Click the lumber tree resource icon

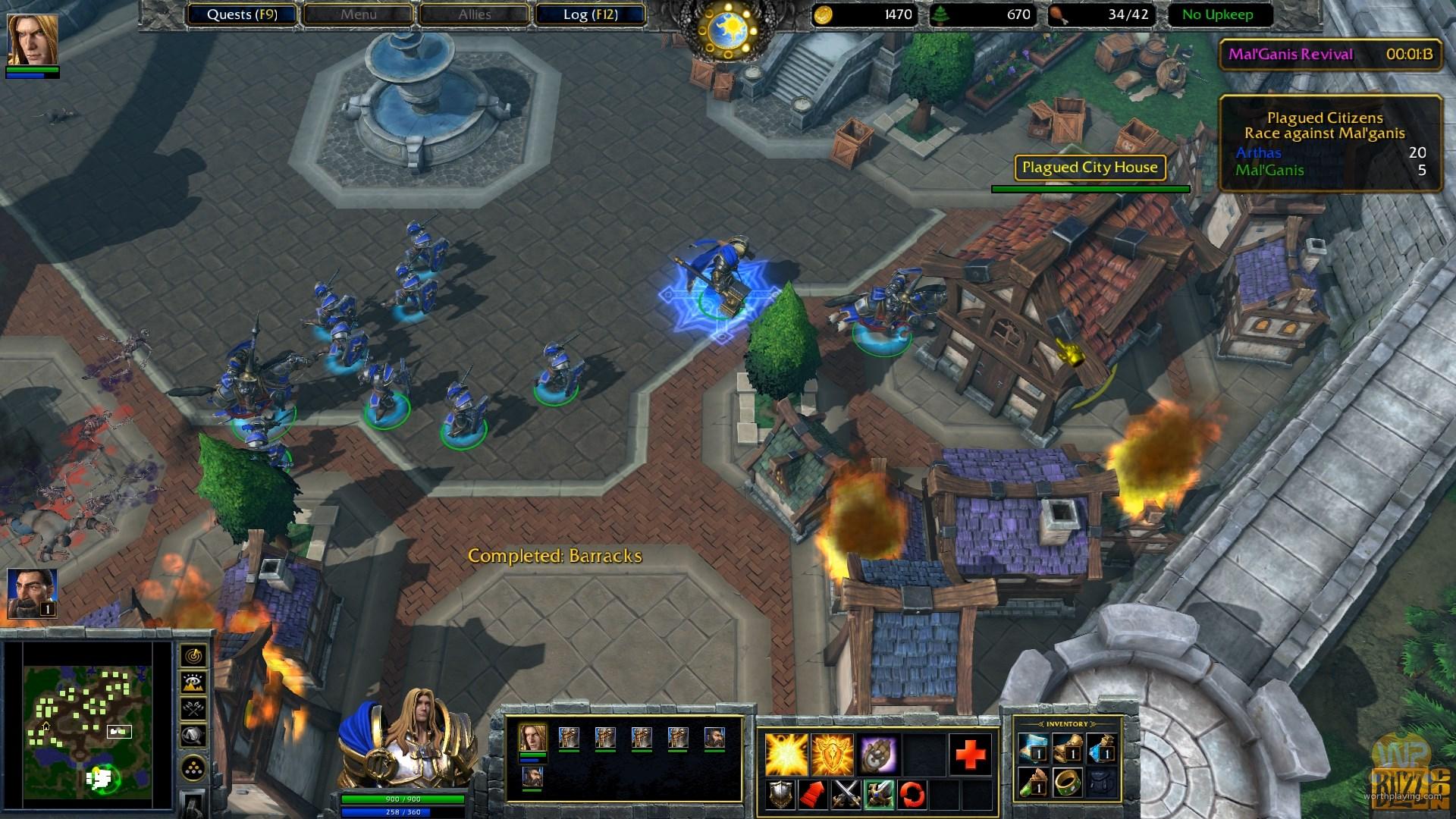click(940, 14)
